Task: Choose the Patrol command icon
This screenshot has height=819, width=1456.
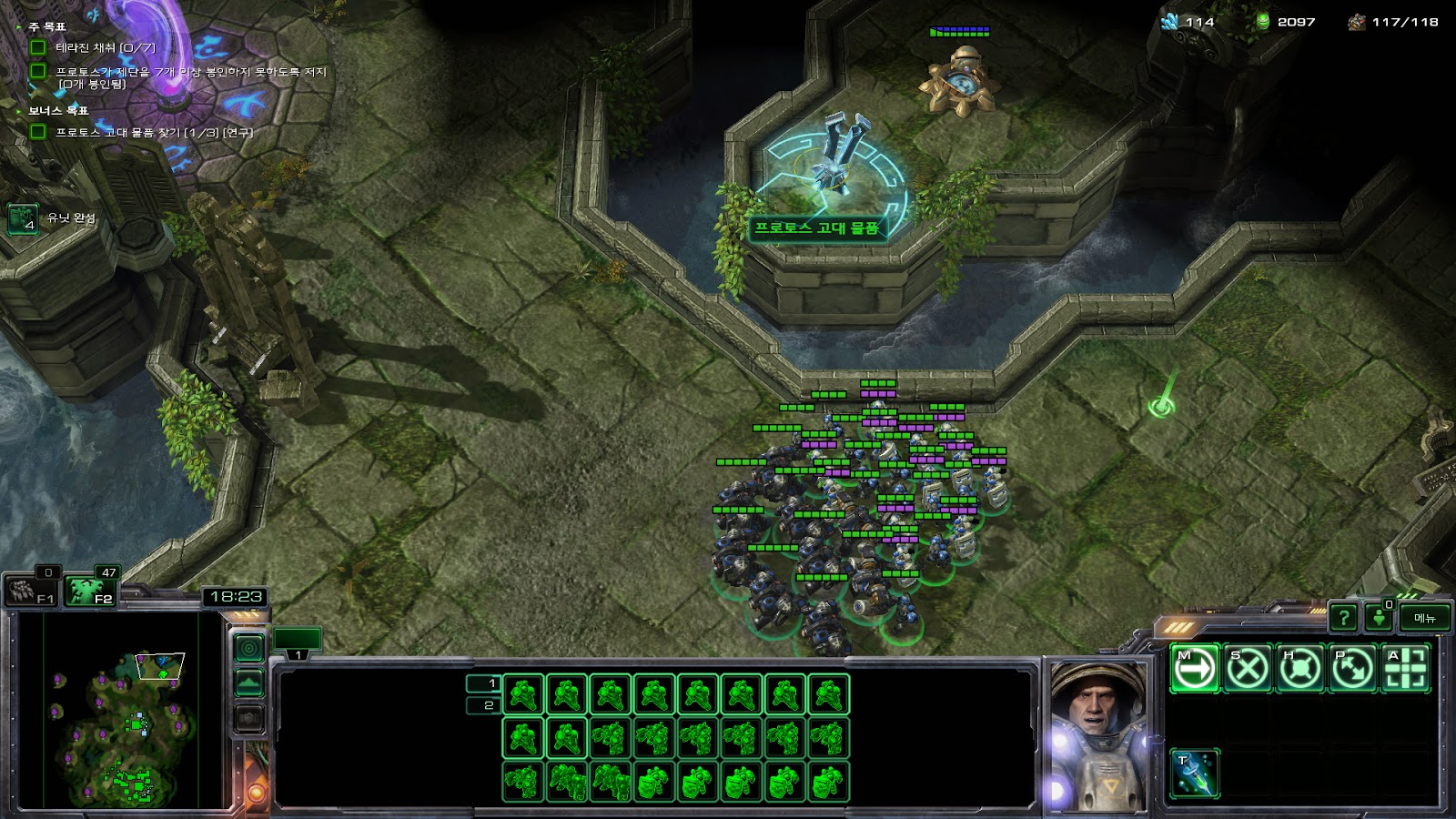Action: click(x=1352, y=669)
